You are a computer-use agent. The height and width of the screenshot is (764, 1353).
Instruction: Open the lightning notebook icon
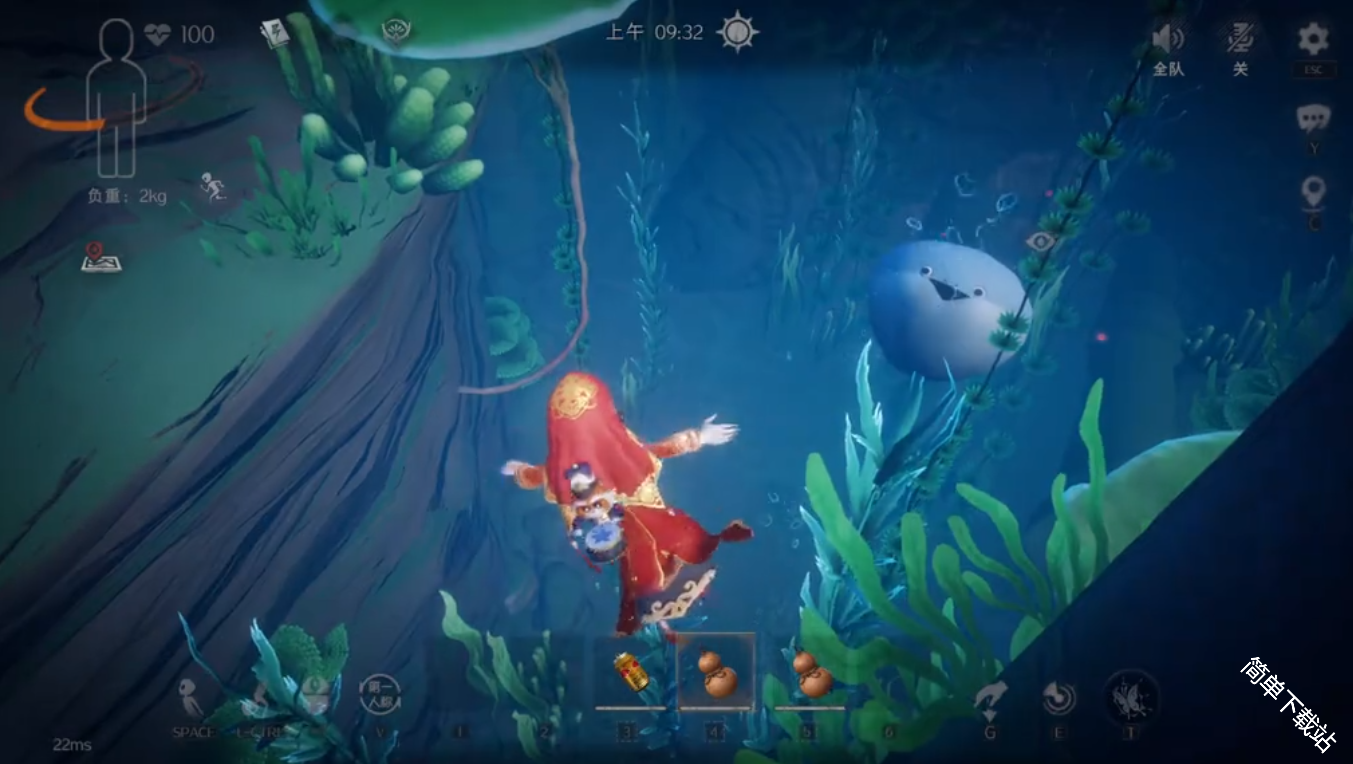(274, 34)
